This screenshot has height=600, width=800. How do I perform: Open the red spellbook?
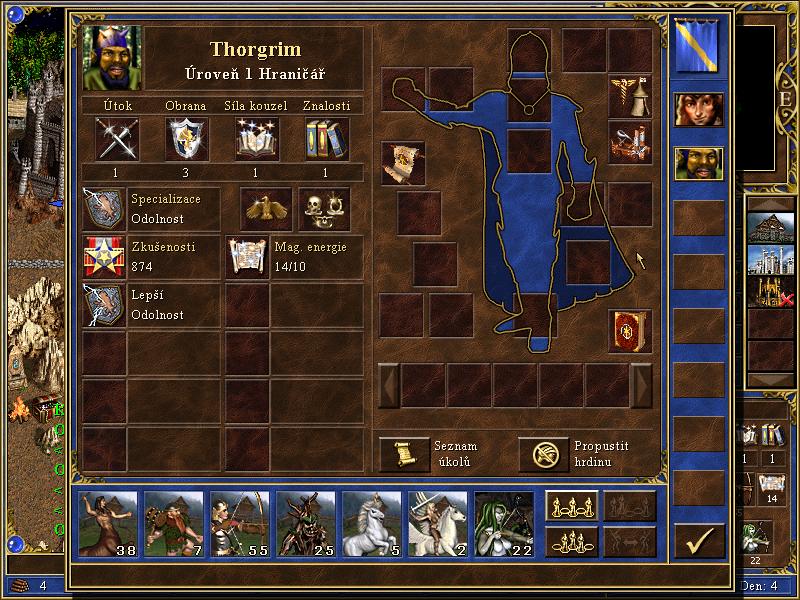[630, 331]
